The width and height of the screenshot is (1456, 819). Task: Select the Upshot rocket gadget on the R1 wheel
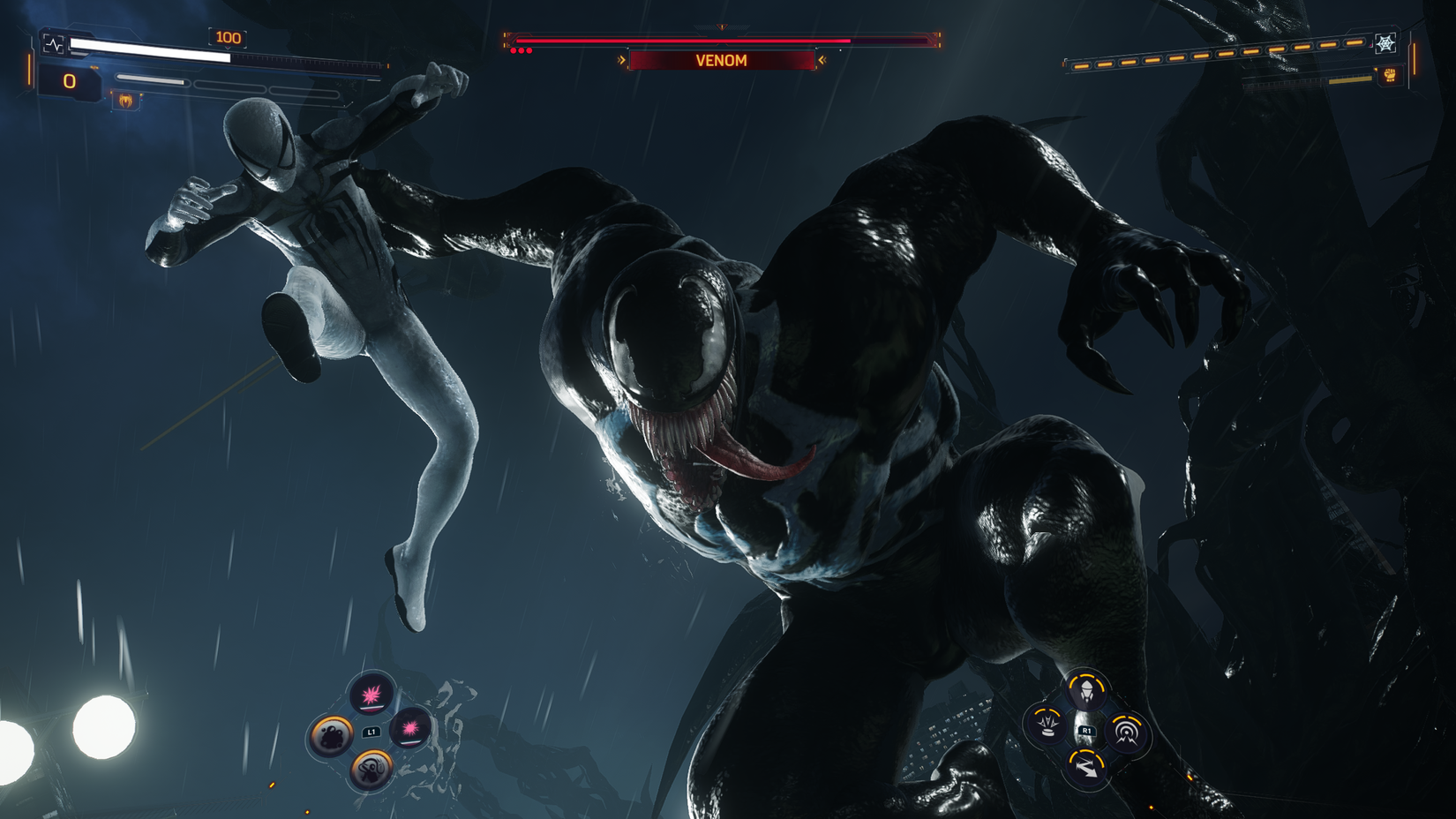click(1085, 690)
